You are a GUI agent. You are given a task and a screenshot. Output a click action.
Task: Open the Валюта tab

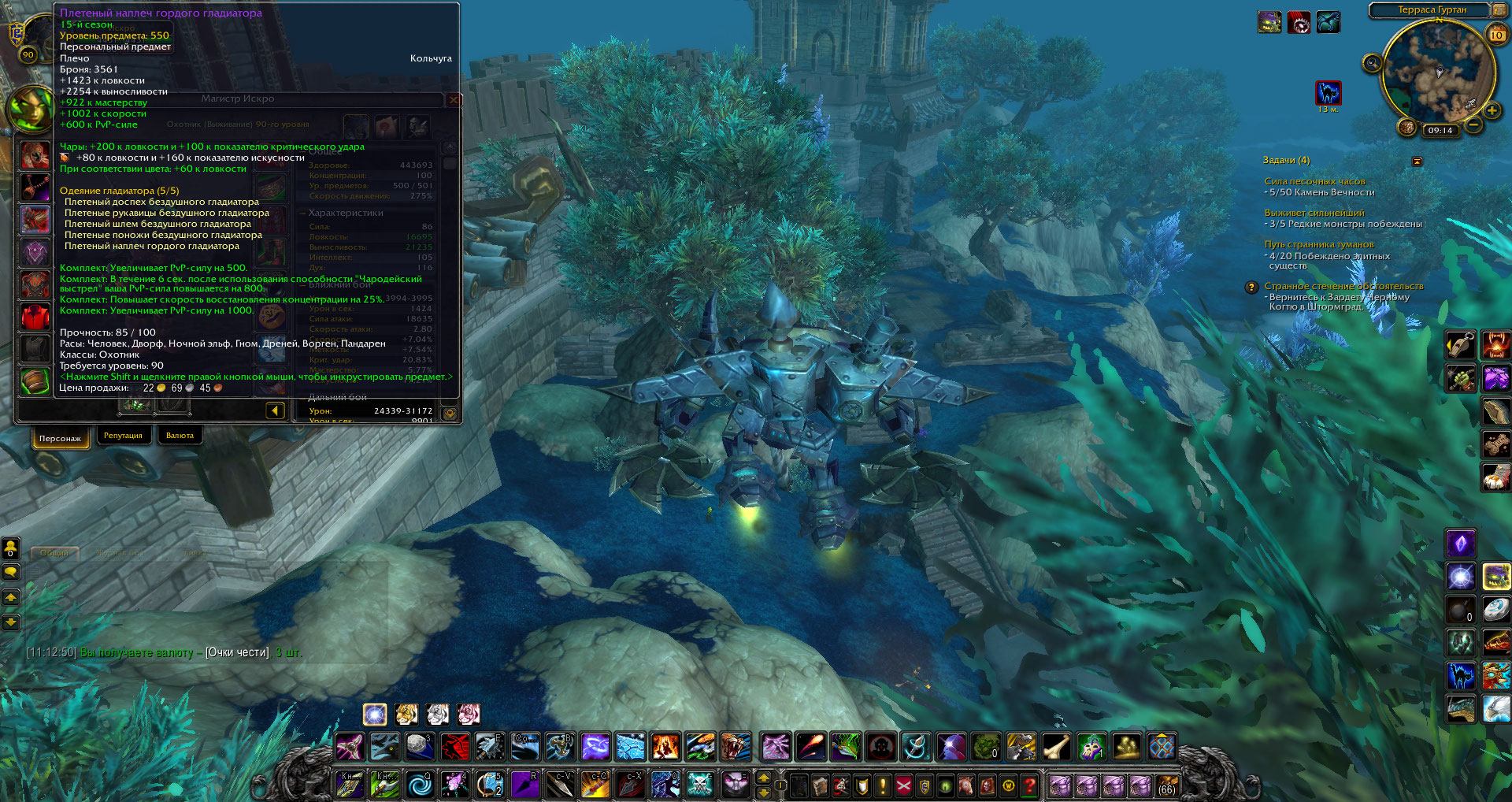coord(180,436)
